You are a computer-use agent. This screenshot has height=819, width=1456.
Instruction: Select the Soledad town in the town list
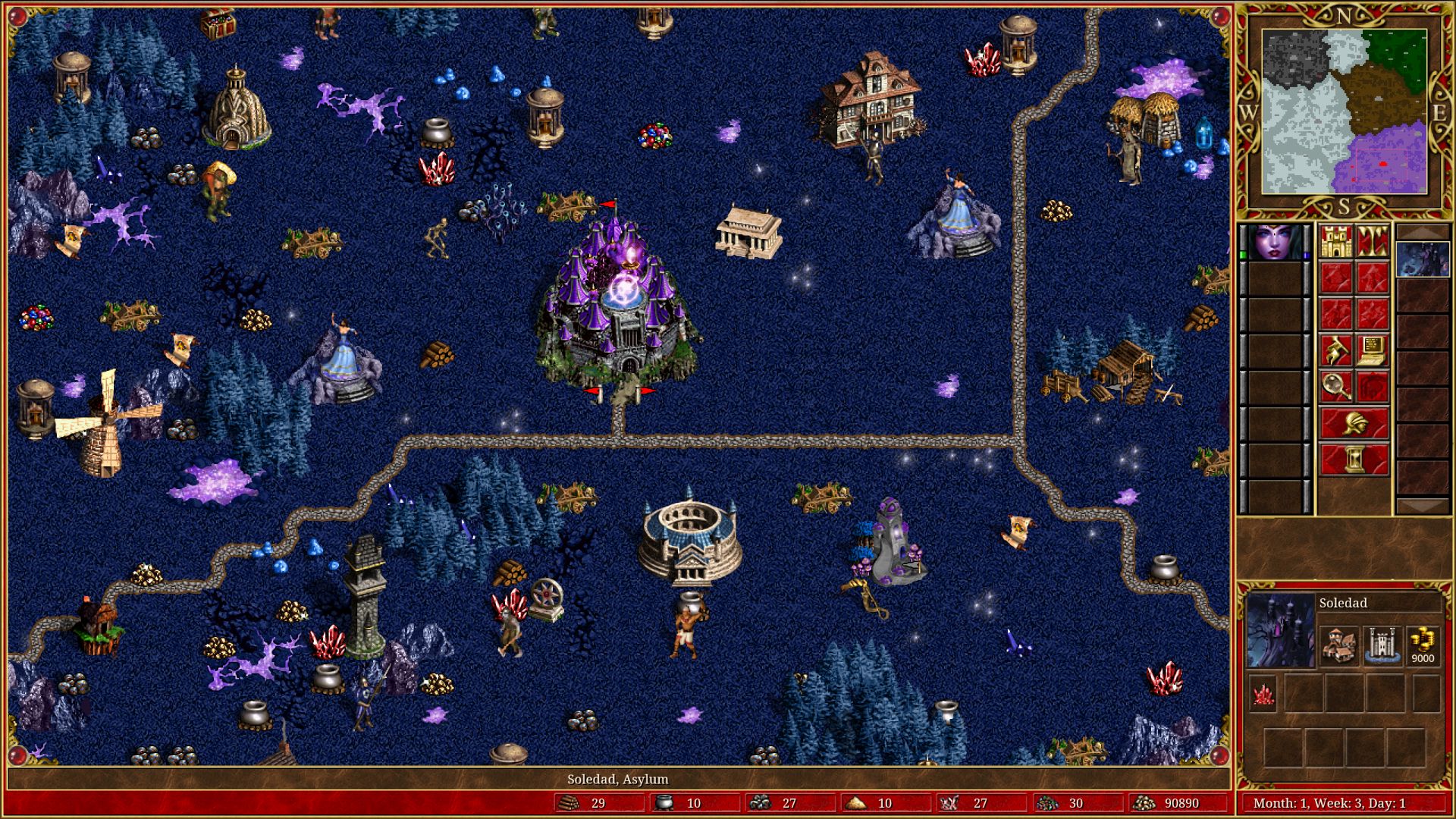click(1423, 260)
